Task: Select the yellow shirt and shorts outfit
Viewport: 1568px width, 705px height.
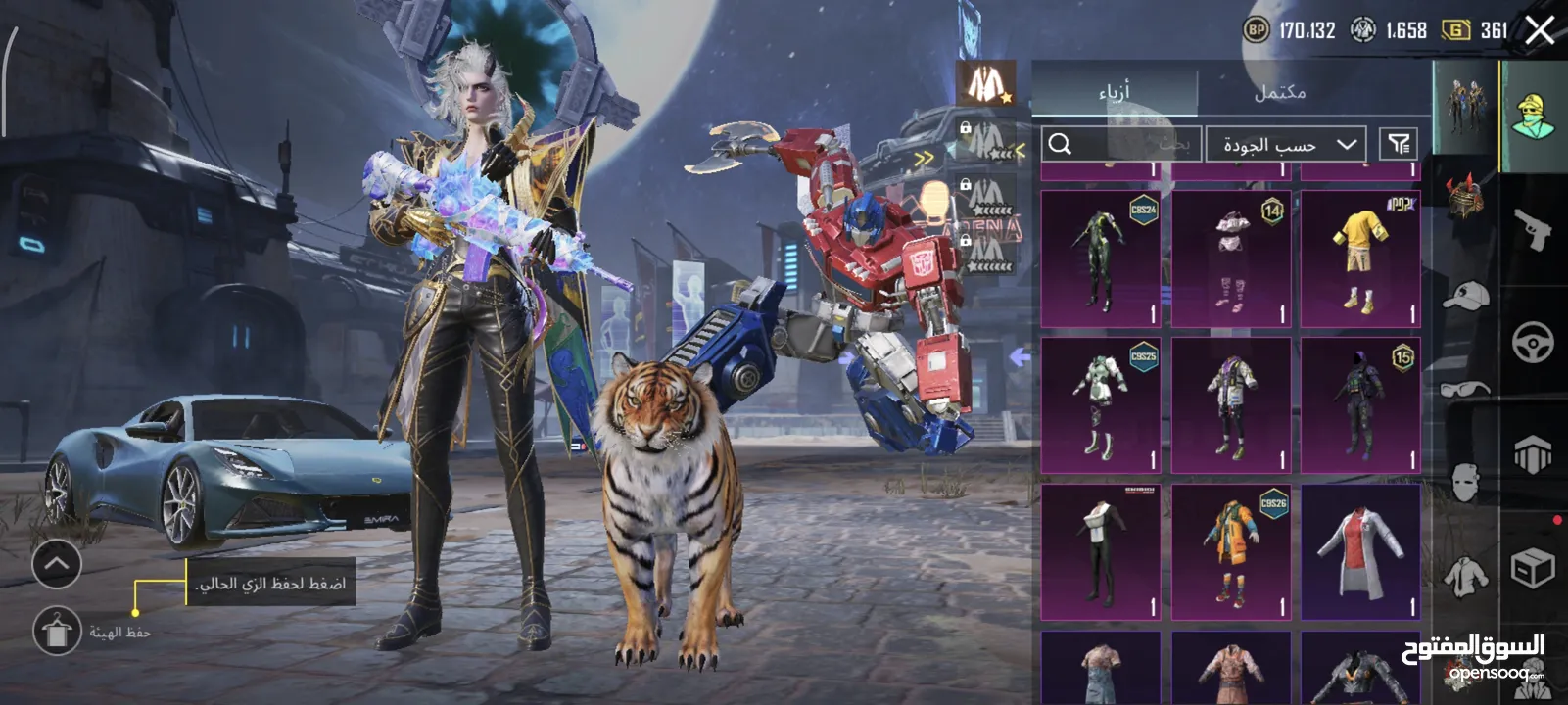Action: click(x=1360, y=259)
